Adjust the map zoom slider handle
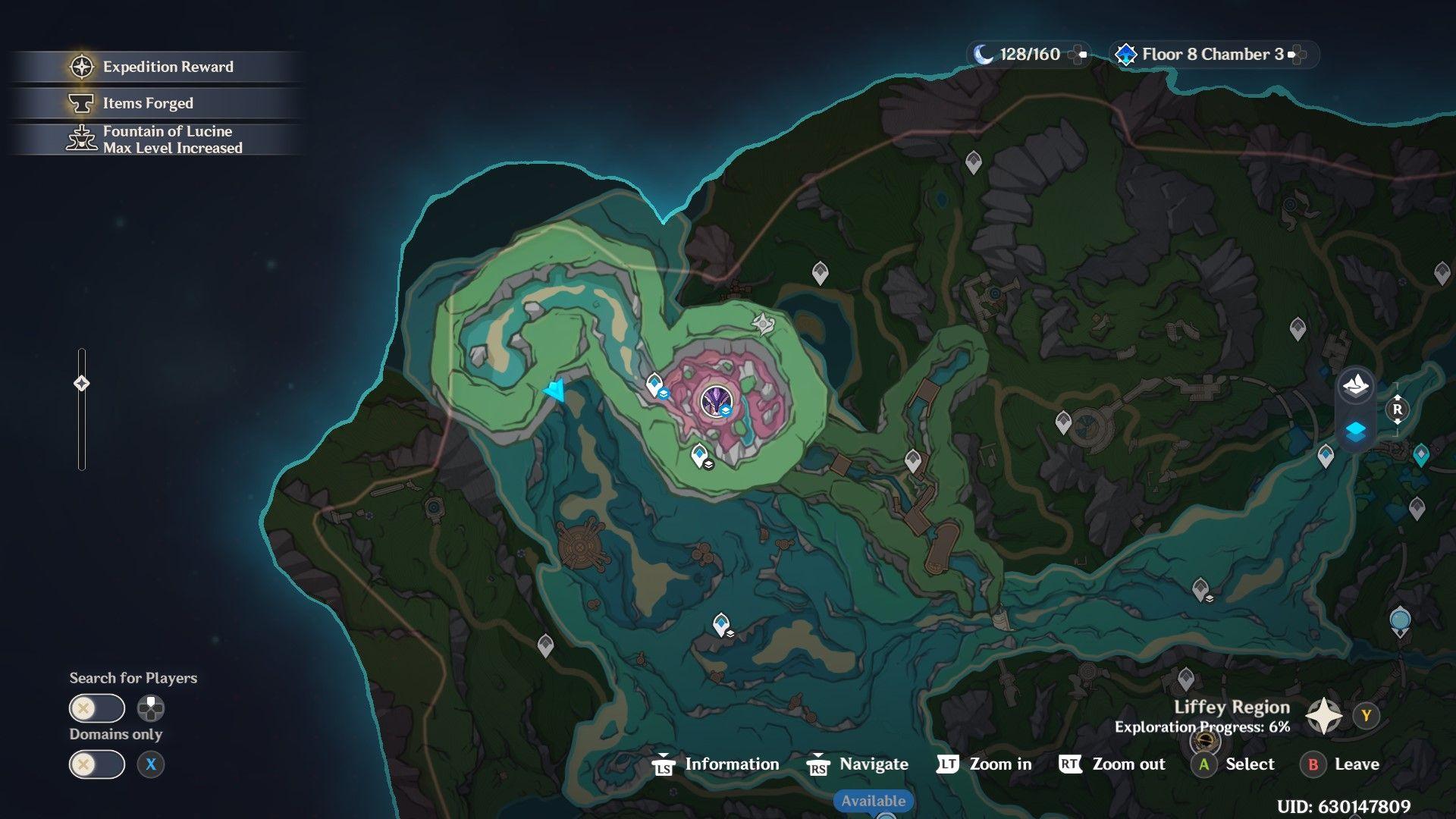Screen dimensions: 1456x819 (82, 384)
